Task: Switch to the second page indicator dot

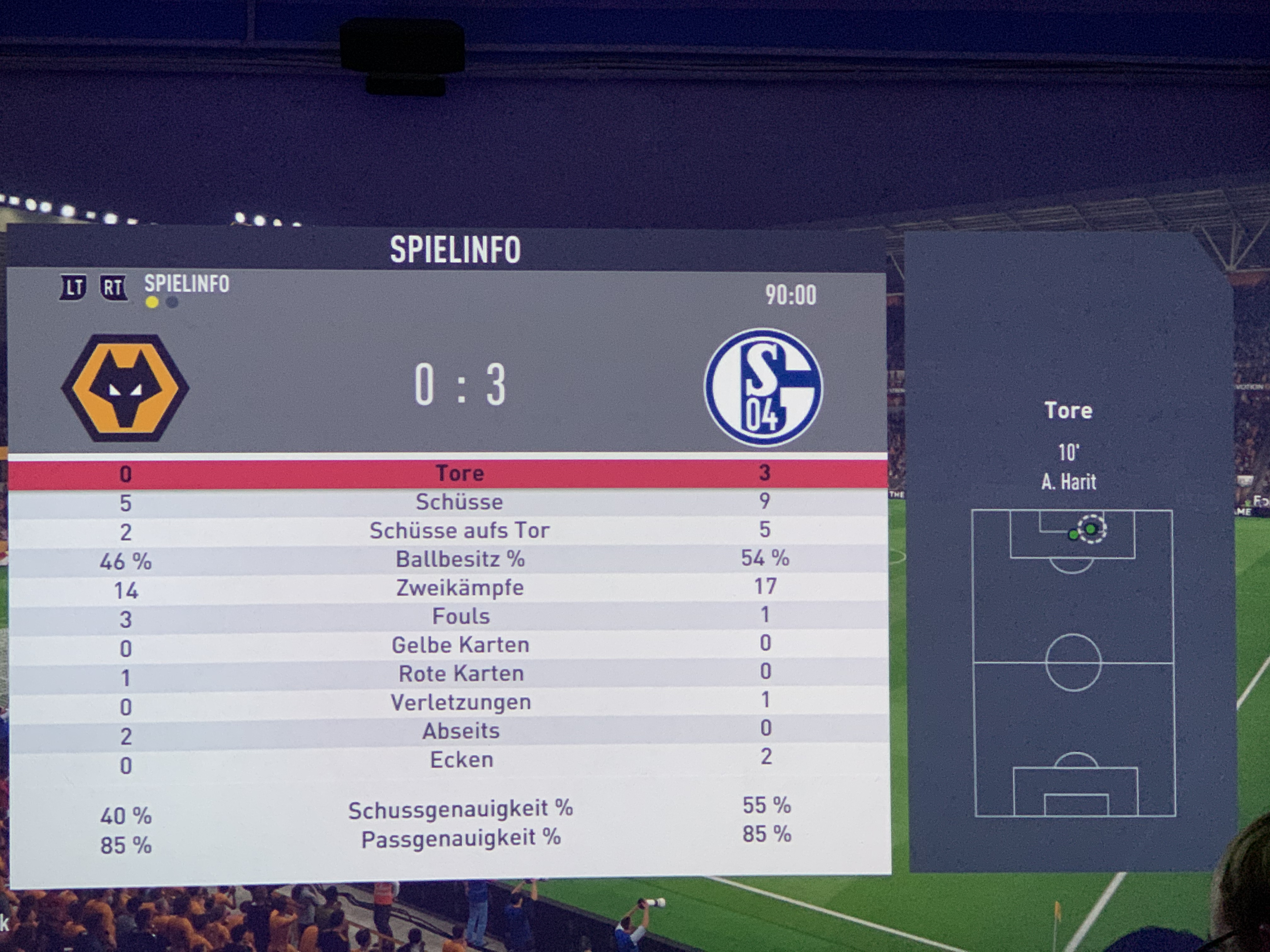Action: click(x=172, y=302)
